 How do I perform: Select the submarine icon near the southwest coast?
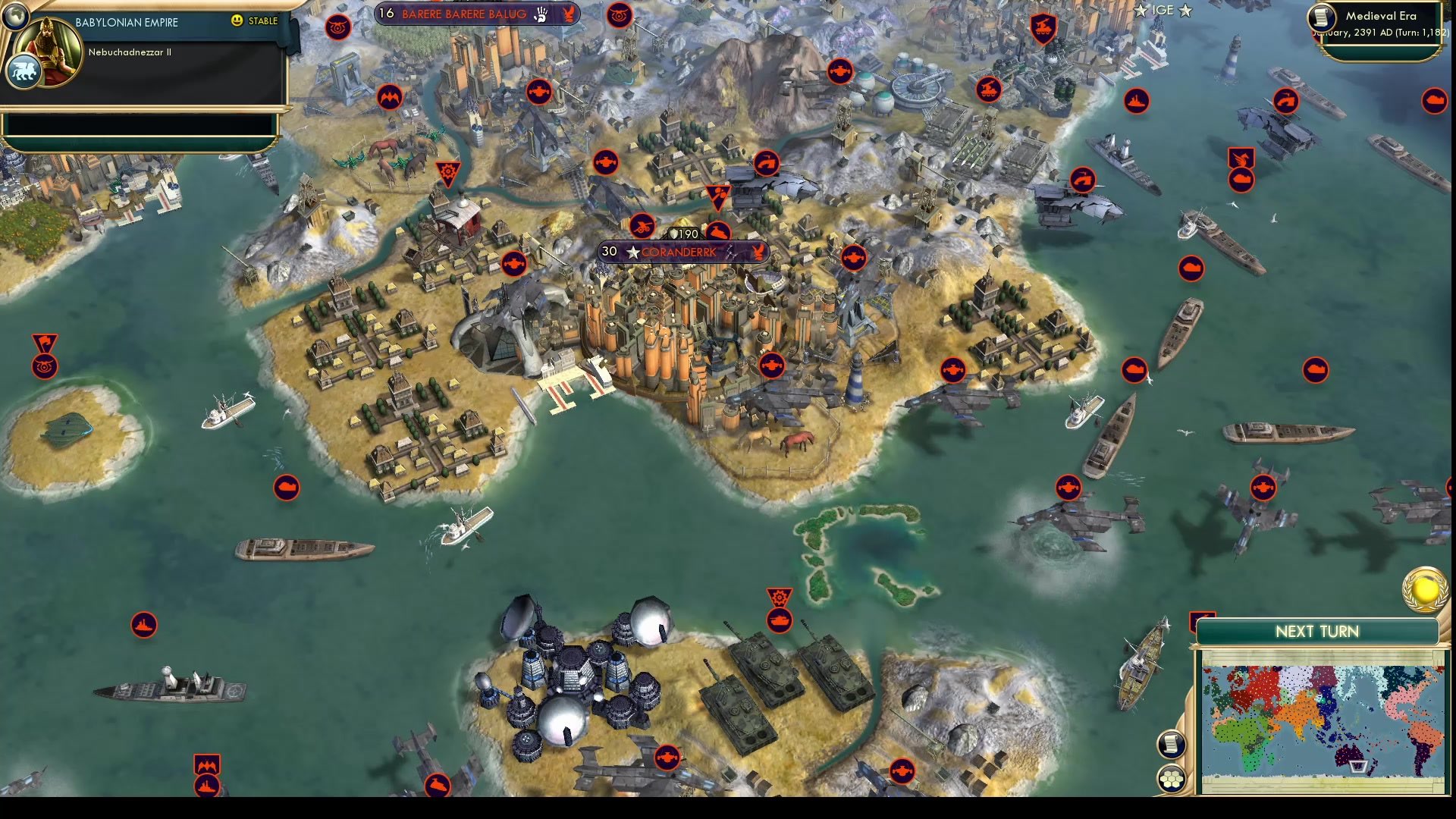pyautogui.click(x=286, y=488)
